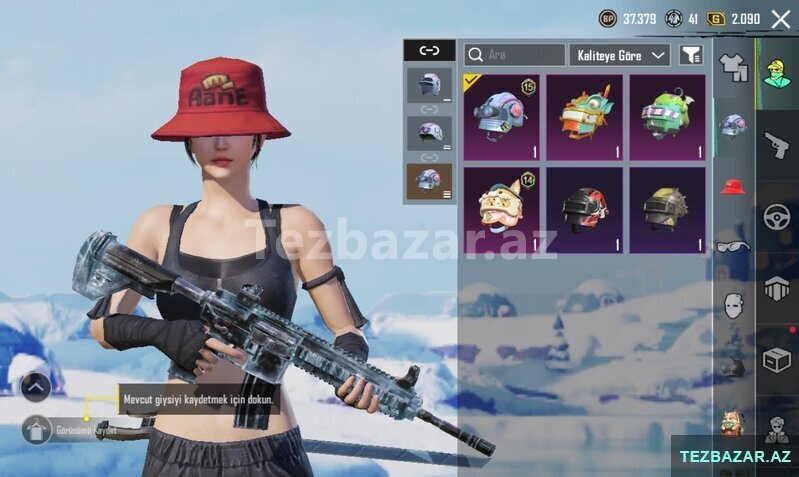
Task: Switch to the glasses accessory category
Action: point(733,246)
